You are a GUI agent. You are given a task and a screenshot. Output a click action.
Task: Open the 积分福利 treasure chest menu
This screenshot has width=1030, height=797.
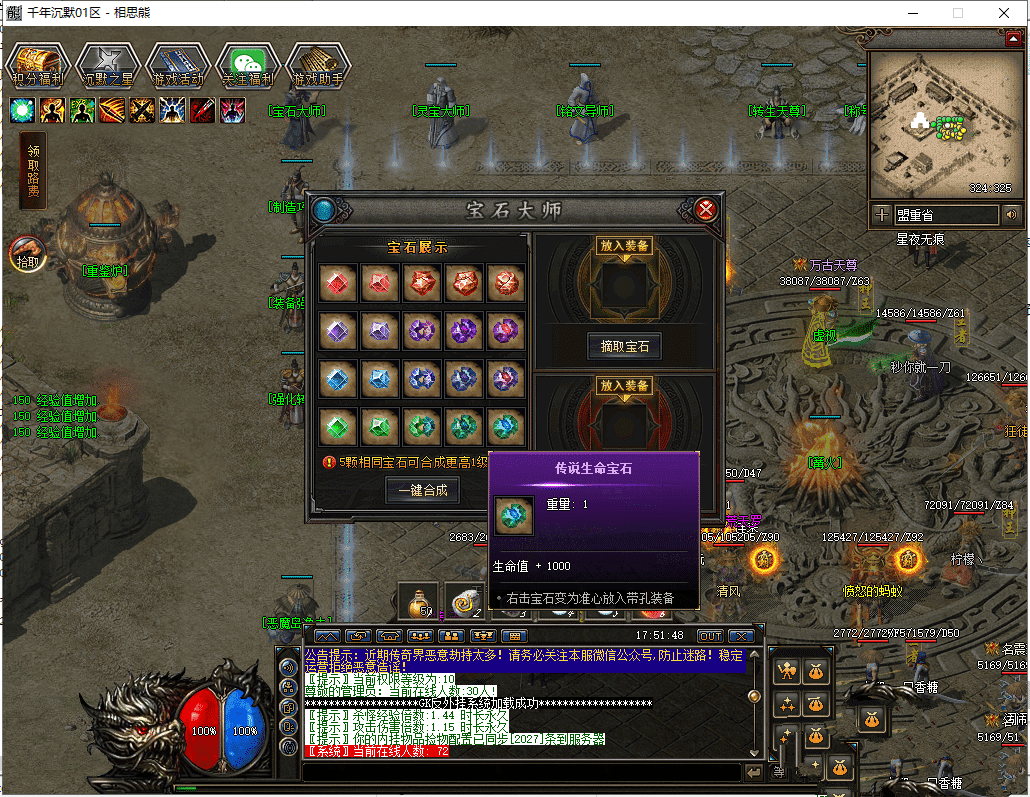(x=38, y=66)
